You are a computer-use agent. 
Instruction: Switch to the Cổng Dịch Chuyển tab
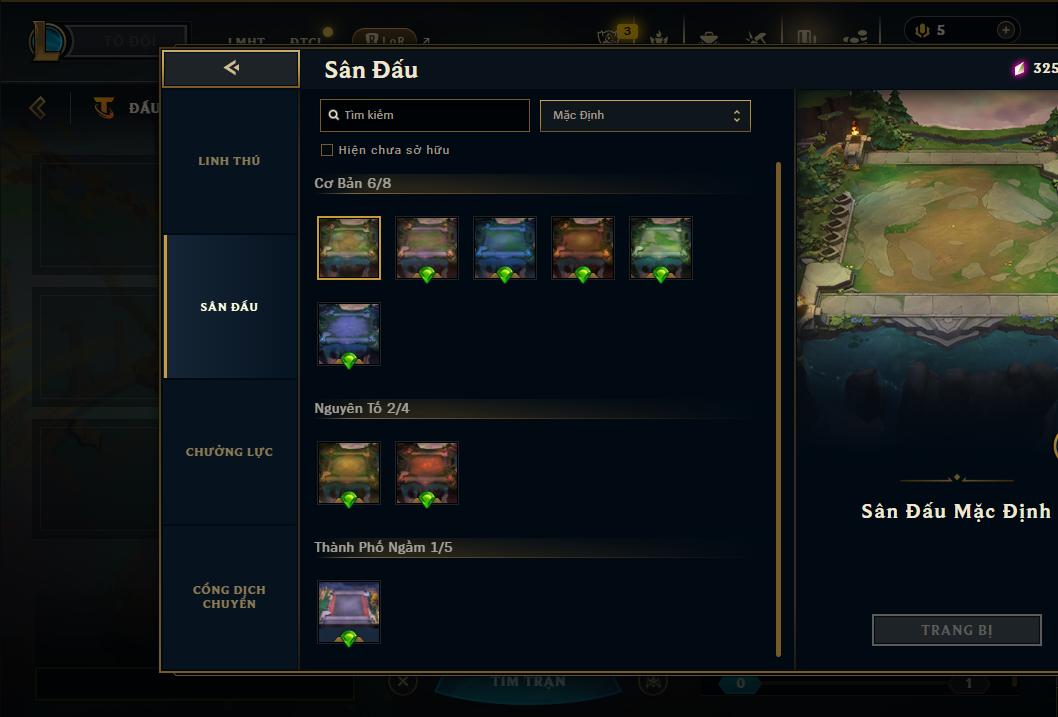229,597
